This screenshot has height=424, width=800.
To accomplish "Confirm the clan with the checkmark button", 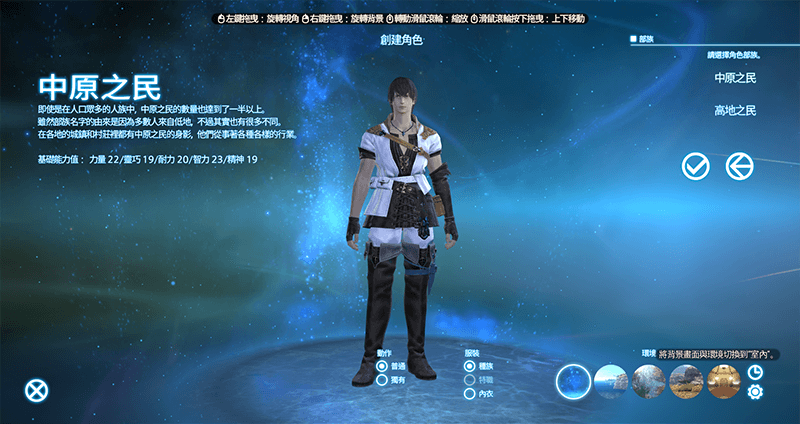I will tap(695, 166).
